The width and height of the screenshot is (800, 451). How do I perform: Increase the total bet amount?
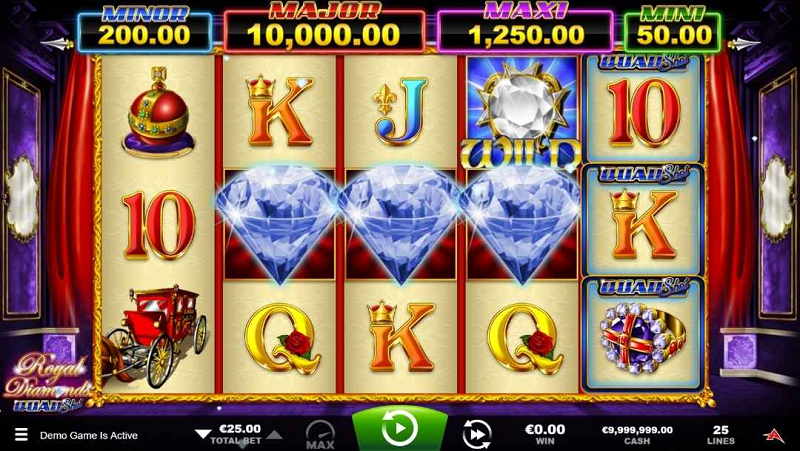277,435
